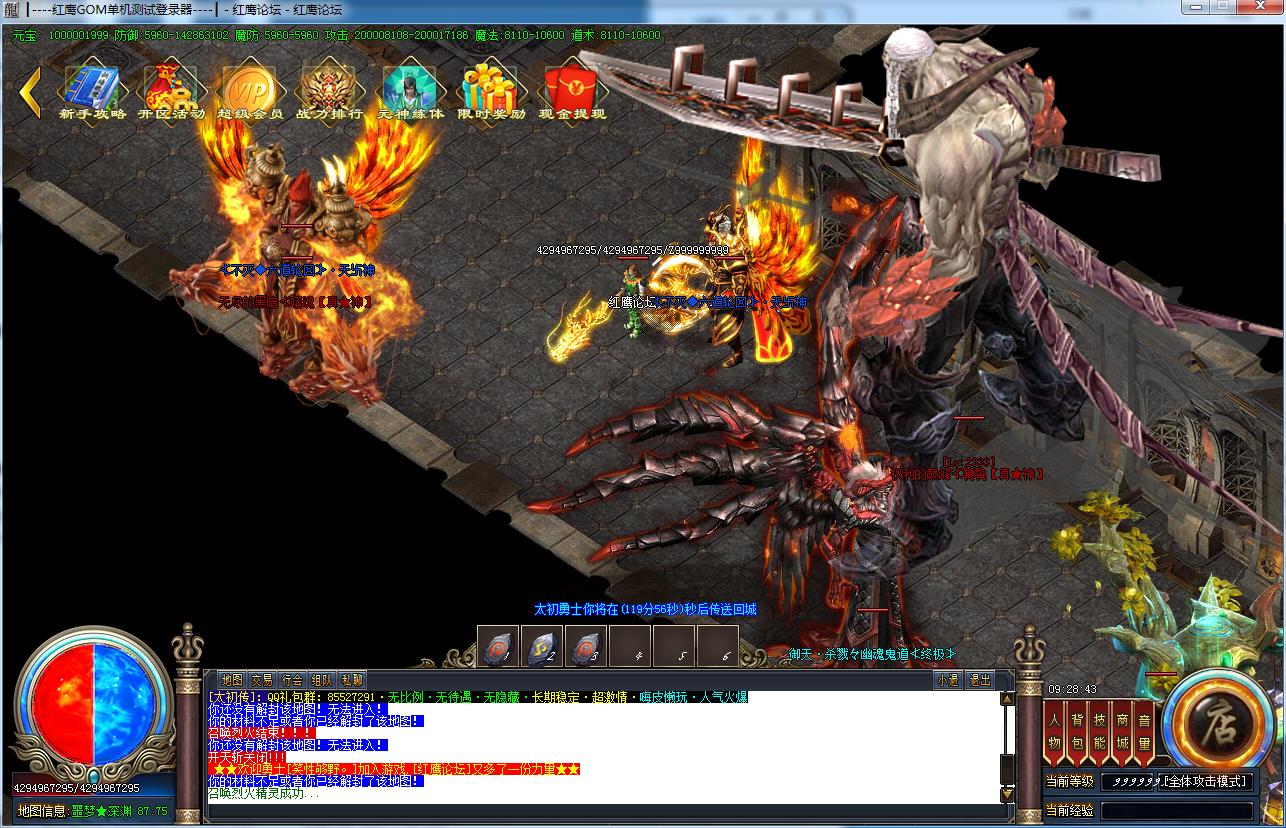Choose the 组队 team tab

(x=322, y=680)
